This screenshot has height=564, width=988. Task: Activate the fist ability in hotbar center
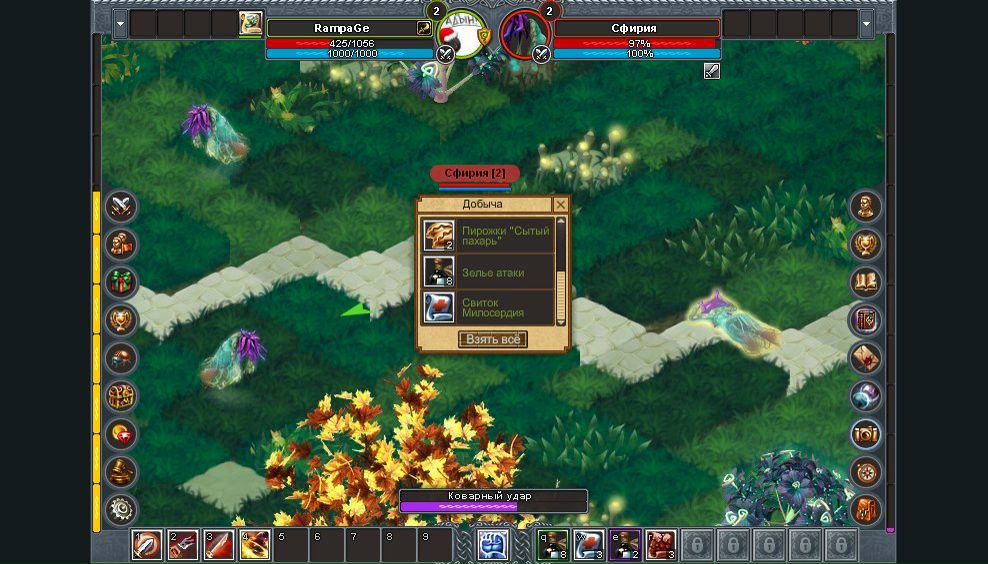pos(493,544)
